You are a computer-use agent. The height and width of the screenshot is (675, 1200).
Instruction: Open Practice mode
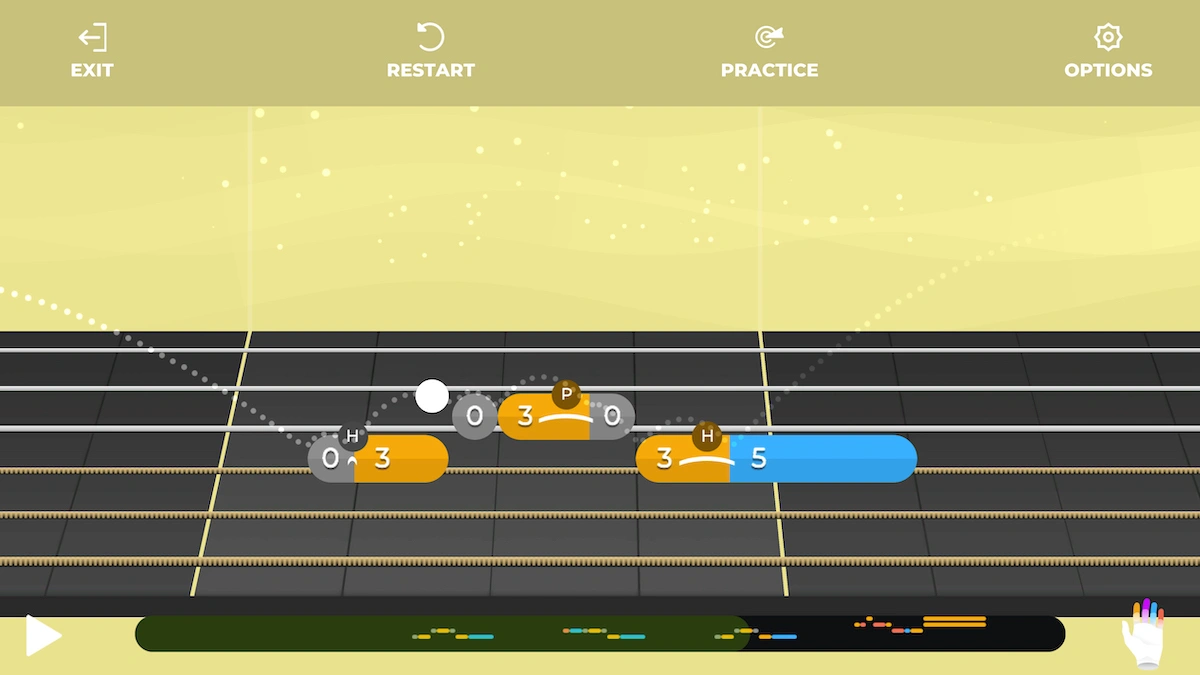769,52
